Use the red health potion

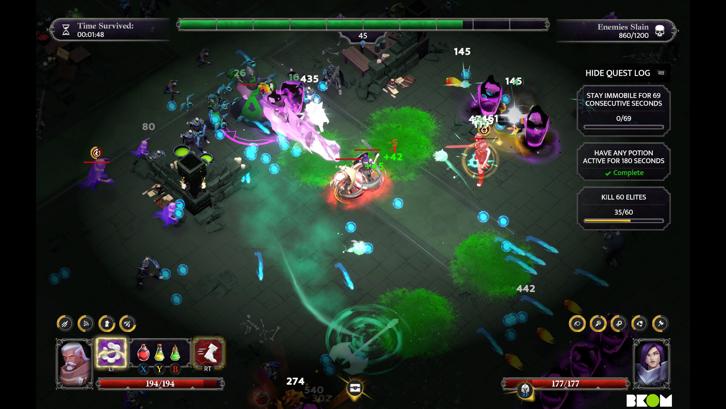(x=143, y=353)
